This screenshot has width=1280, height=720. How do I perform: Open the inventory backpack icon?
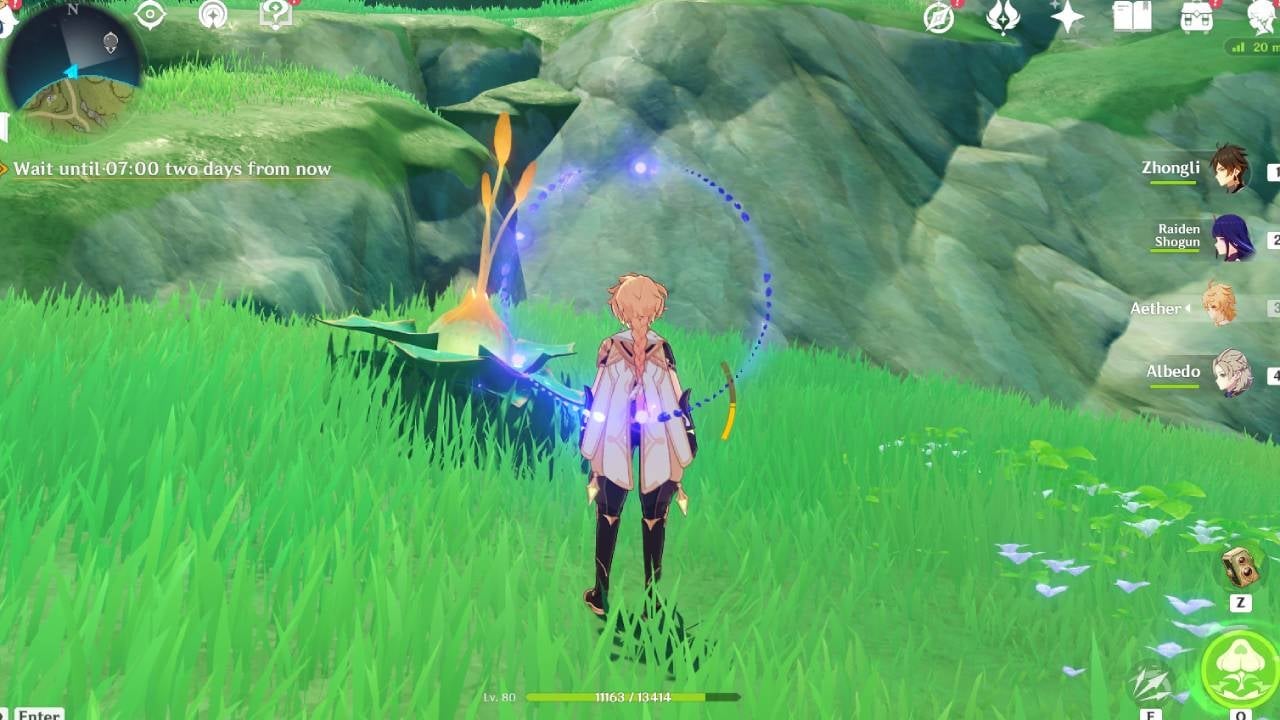click(1198, 18)
